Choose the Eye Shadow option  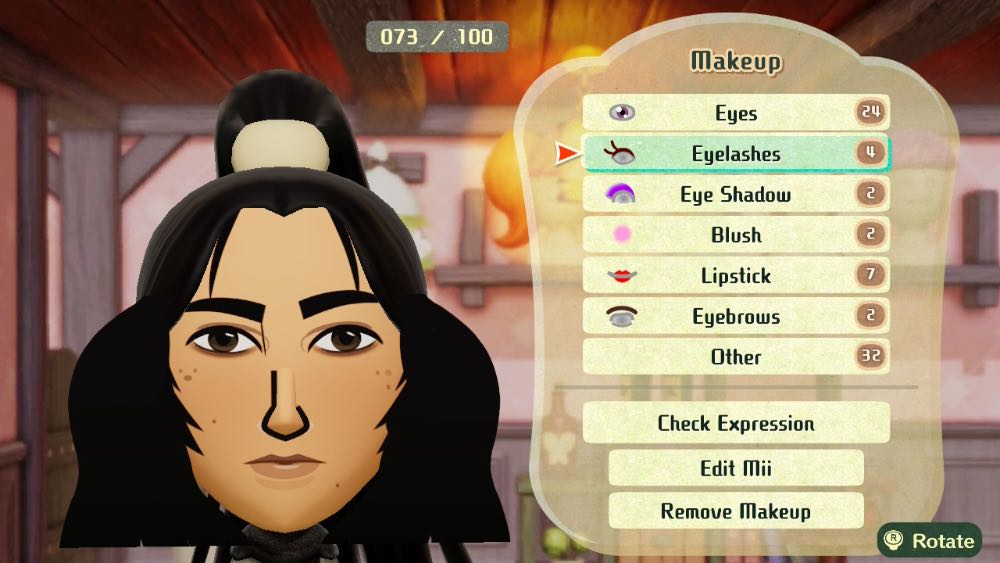click(735, 195)
